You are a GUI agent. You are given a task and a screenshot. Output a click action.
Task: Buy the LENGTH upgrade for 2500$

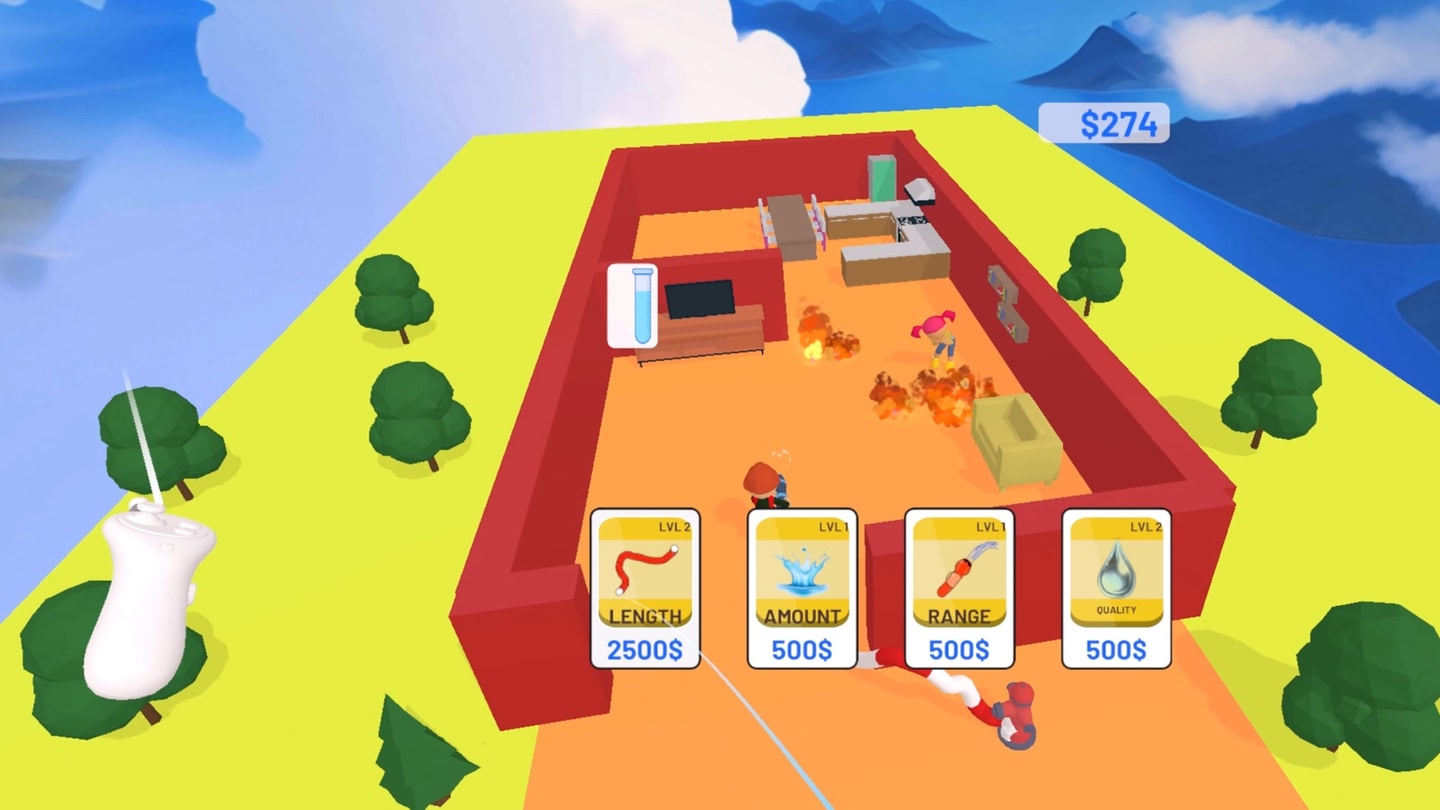coord(645,650)
